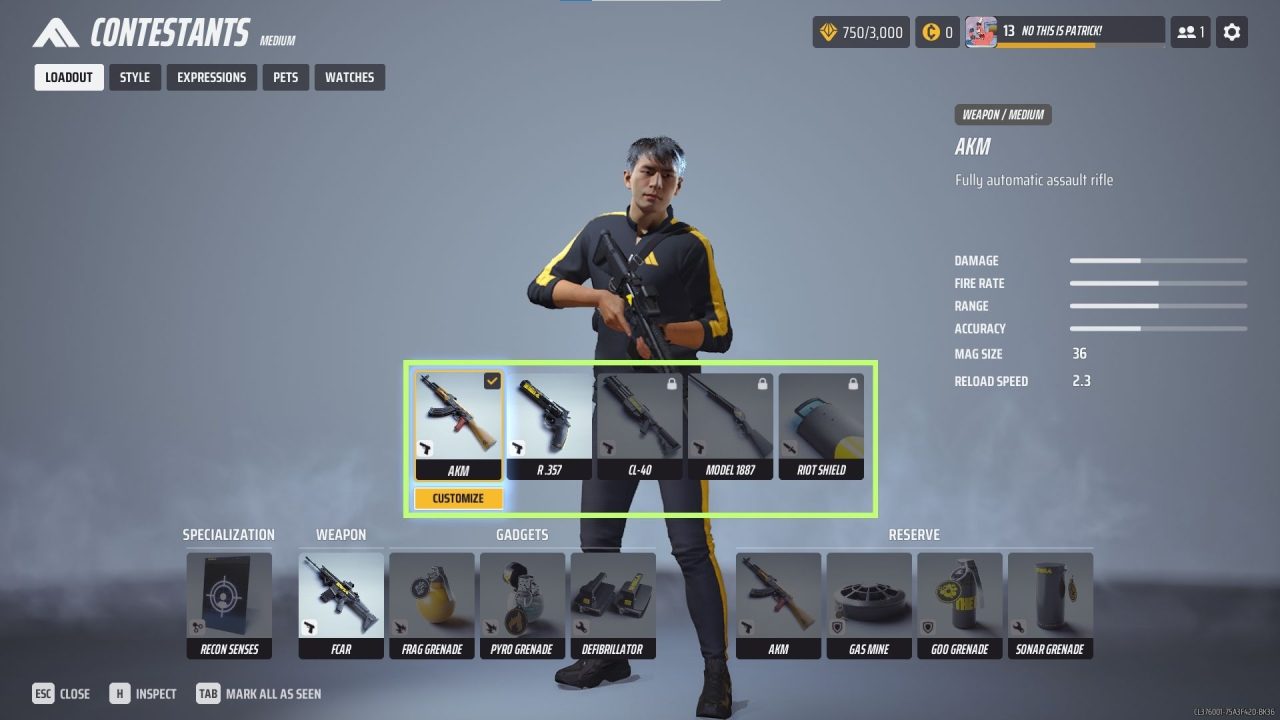Click the Damage stat bar
This screenshot has width=1280, height=720.
pos(1157,260)
